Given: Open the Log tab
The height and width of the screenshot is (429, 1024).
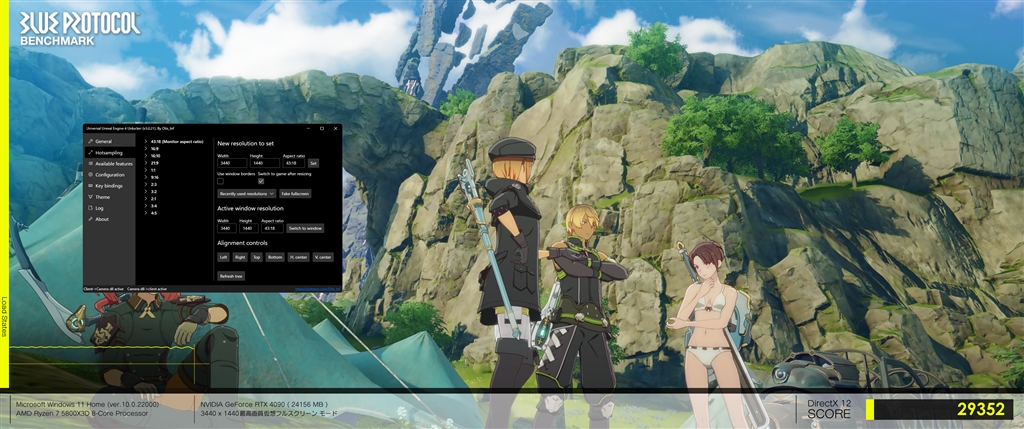Looking at the screenshot, I should click(99, 208).
